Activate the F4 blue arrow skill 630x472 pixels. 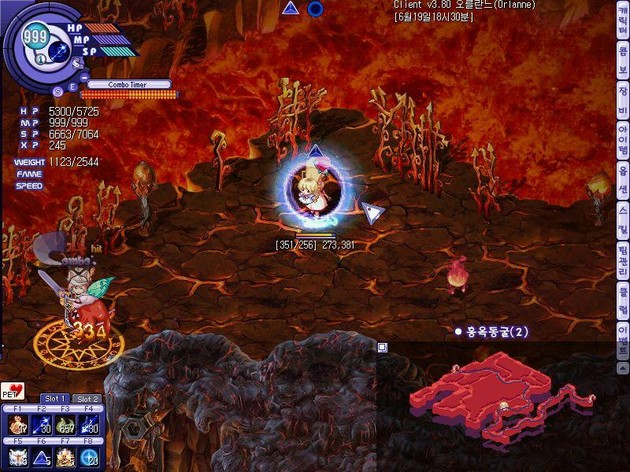click(90, 426)
